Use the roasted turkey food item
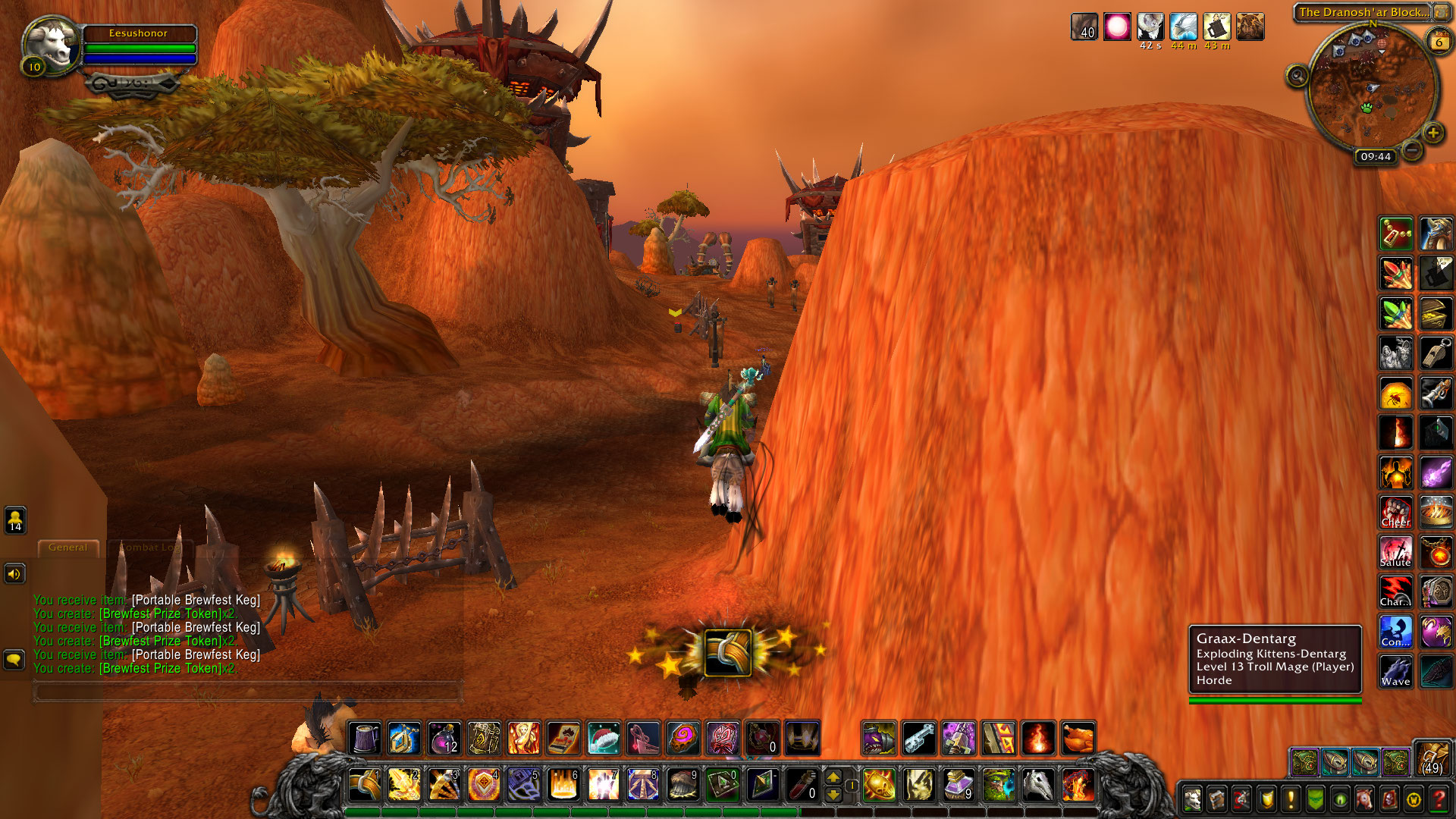1456x819 pixels. [x=1078, y=738]
